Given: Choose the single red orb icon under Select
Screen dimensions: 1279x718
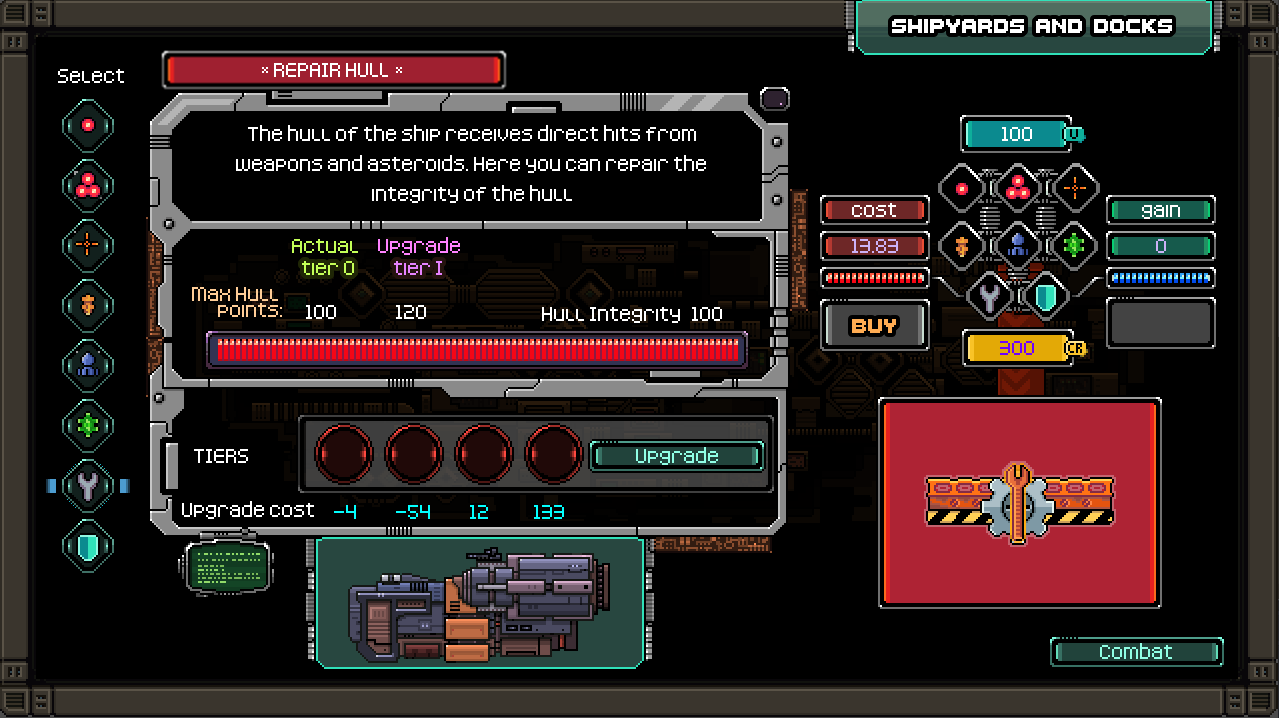Looking at the screenshot, I should coord(88,126).
